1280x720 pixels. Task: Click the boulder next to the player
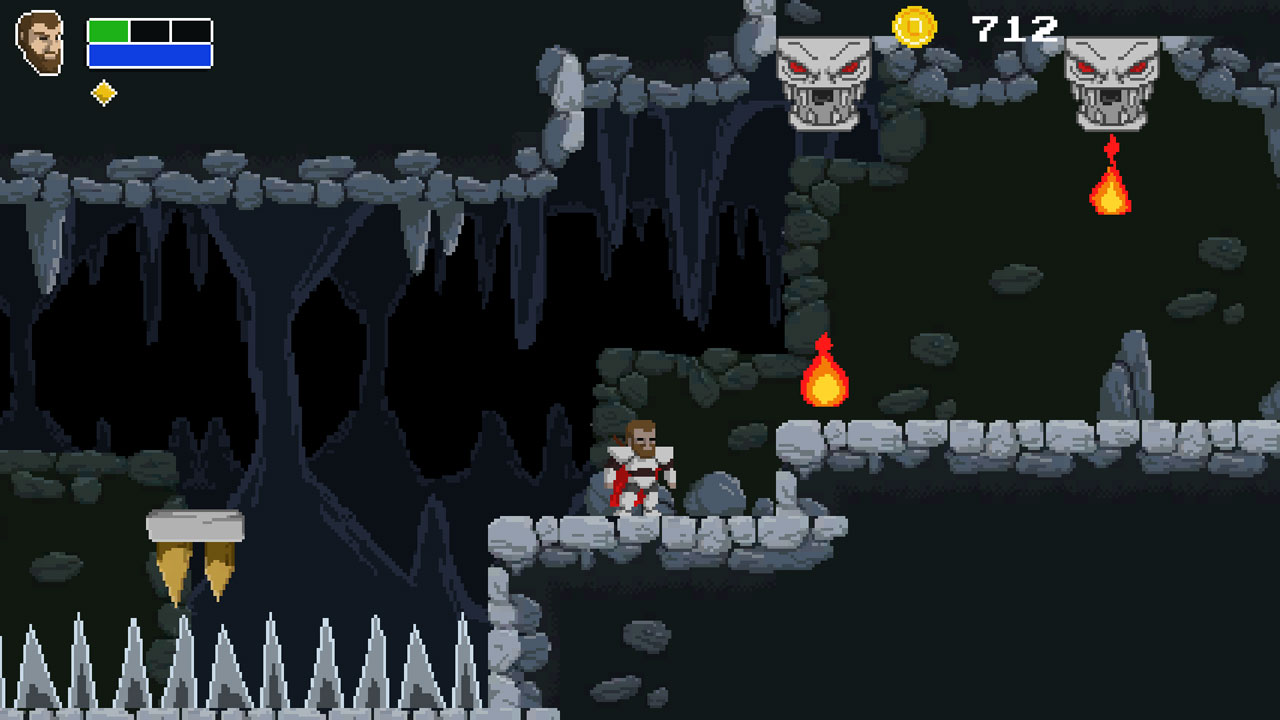[716, 490]
